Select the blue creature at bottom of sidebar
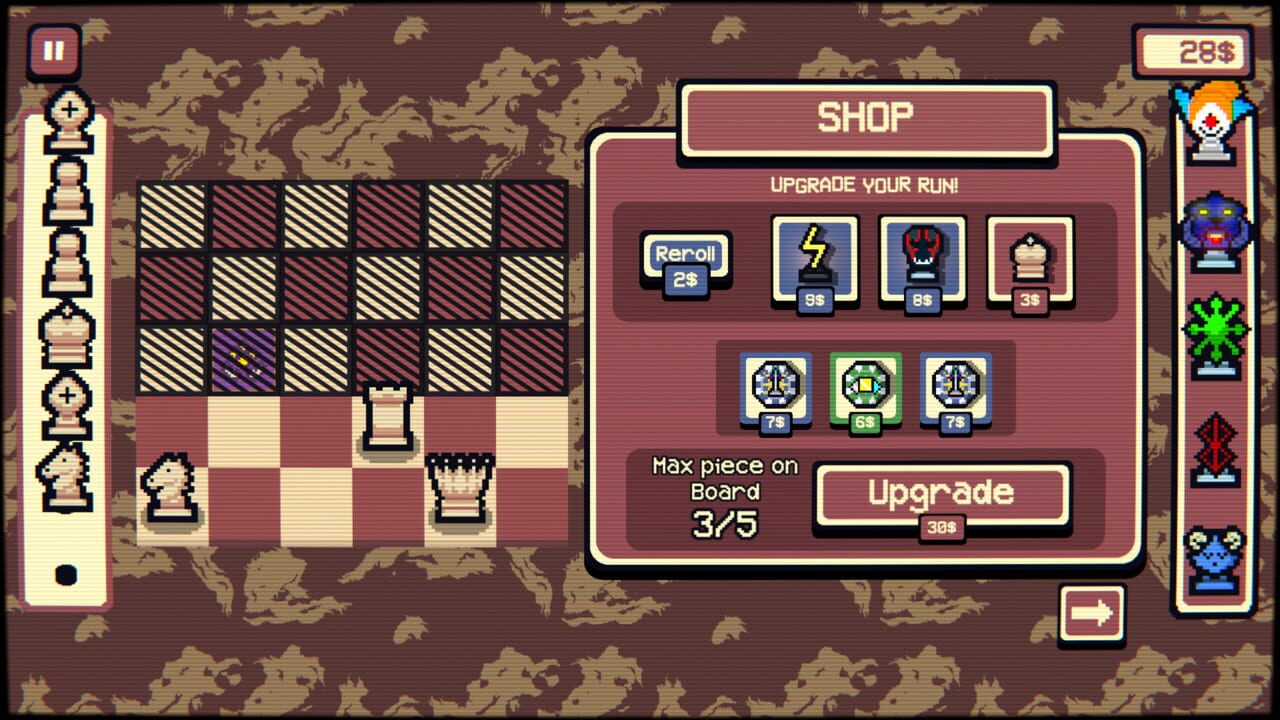This screenshot has height=720, width=1280. (1213, 548)
